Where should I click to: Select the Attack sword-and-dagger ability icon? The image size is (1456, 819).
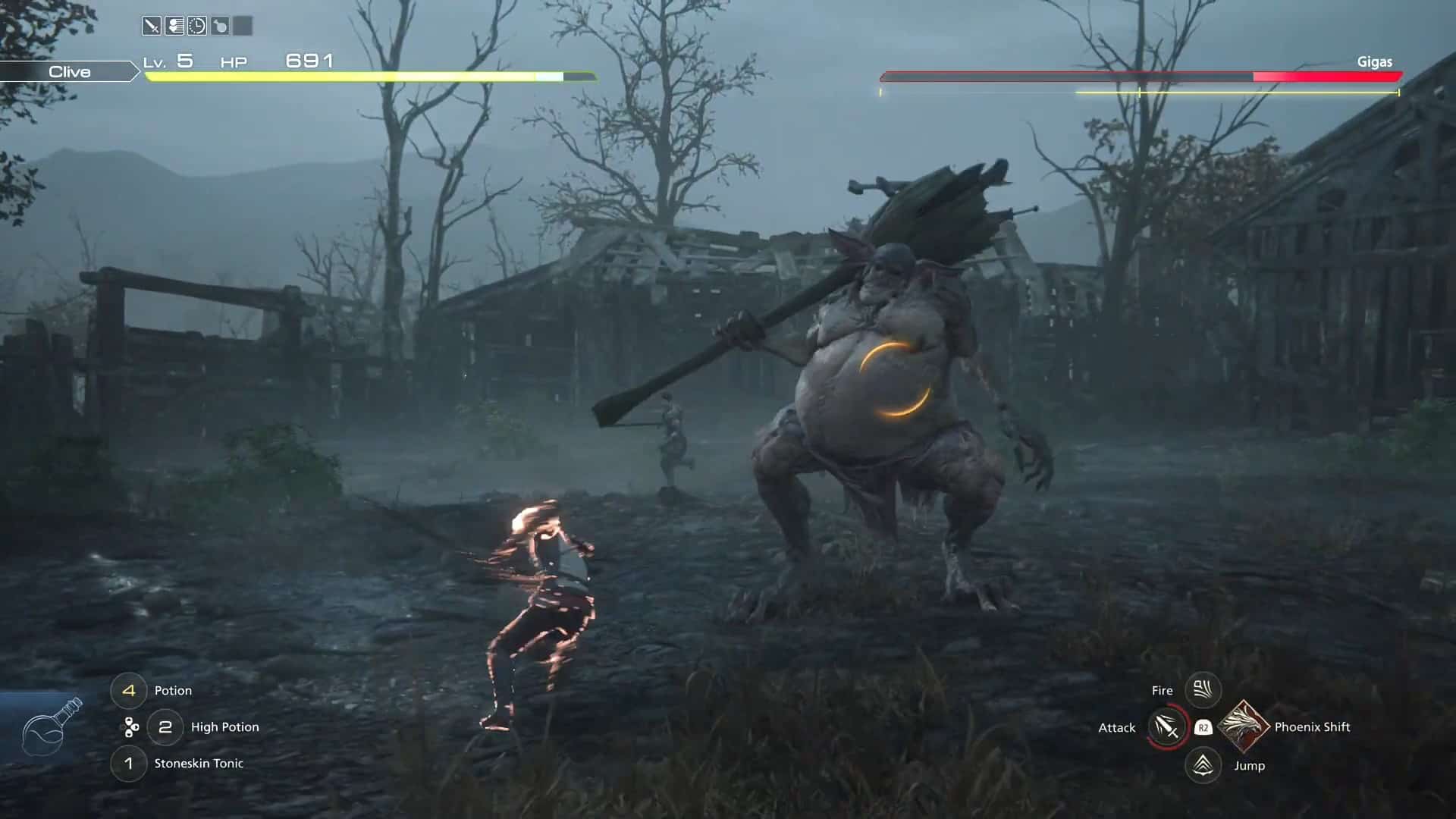coord(1166,726)
